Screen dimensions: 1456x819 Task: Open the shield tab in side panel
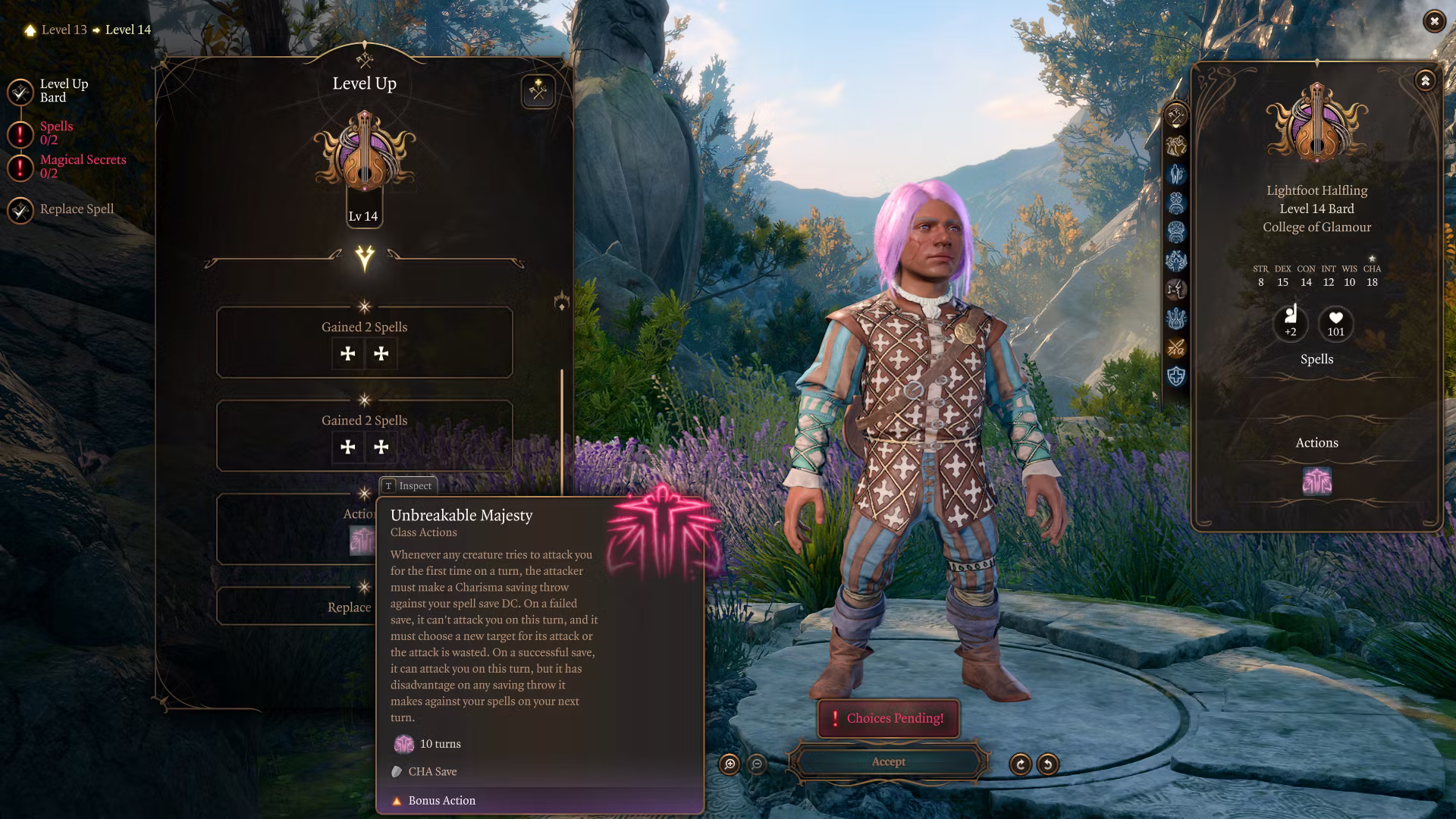(1175, 377)
